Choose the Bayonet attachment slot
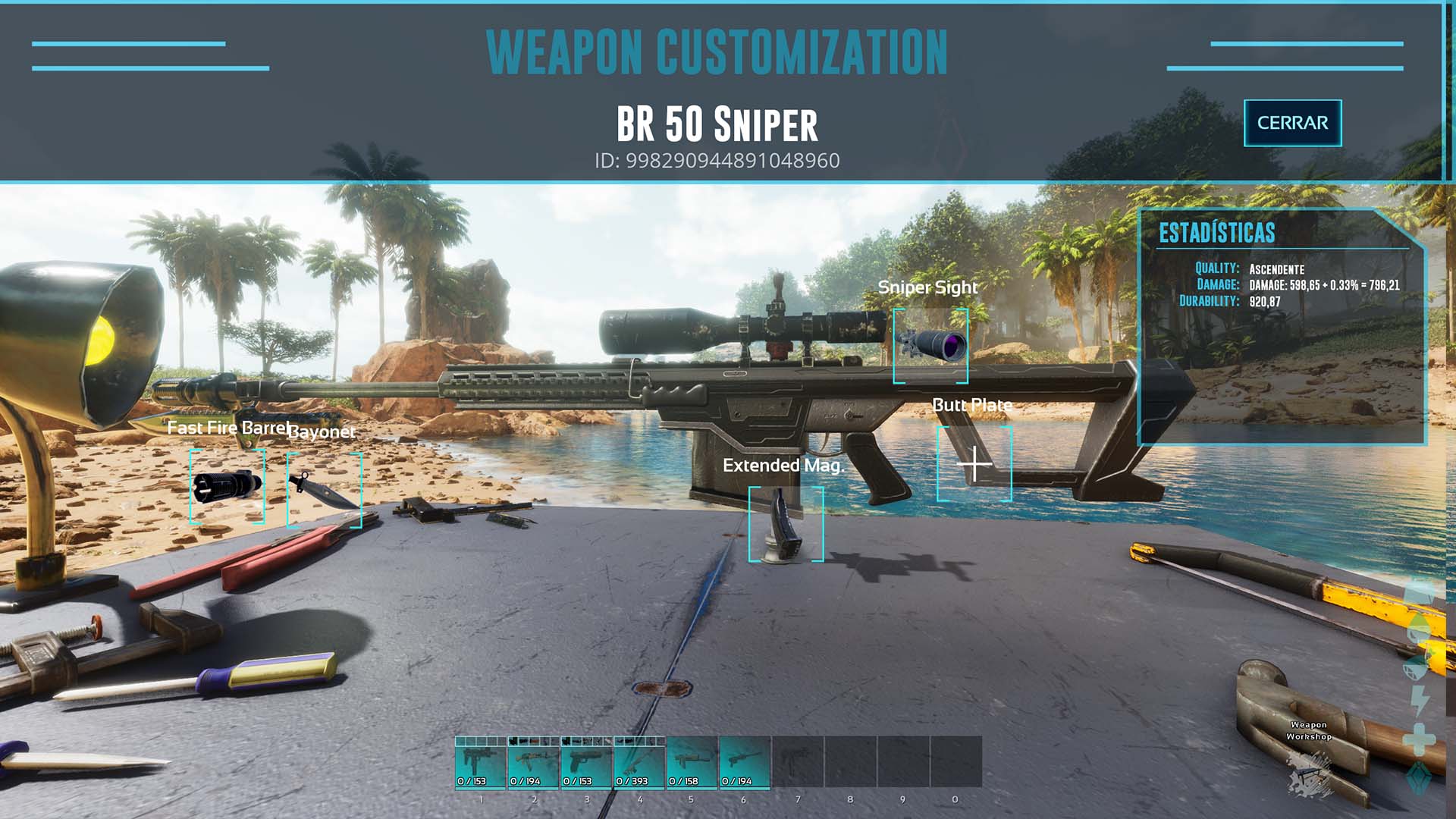Viewport: 1456px width, 819px height. pyautogui.click(x=324, y=490)
